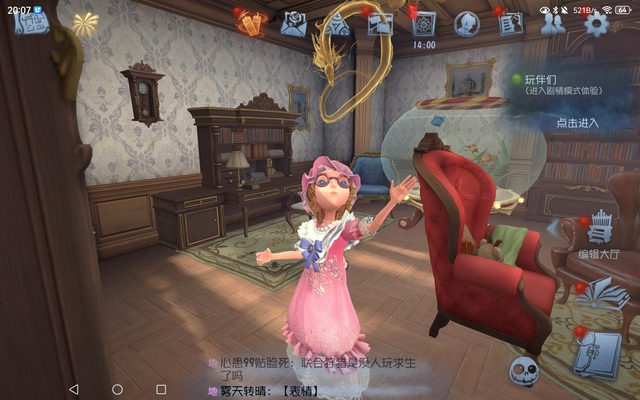Tap the Android home circle button

[x=117, y=388]
